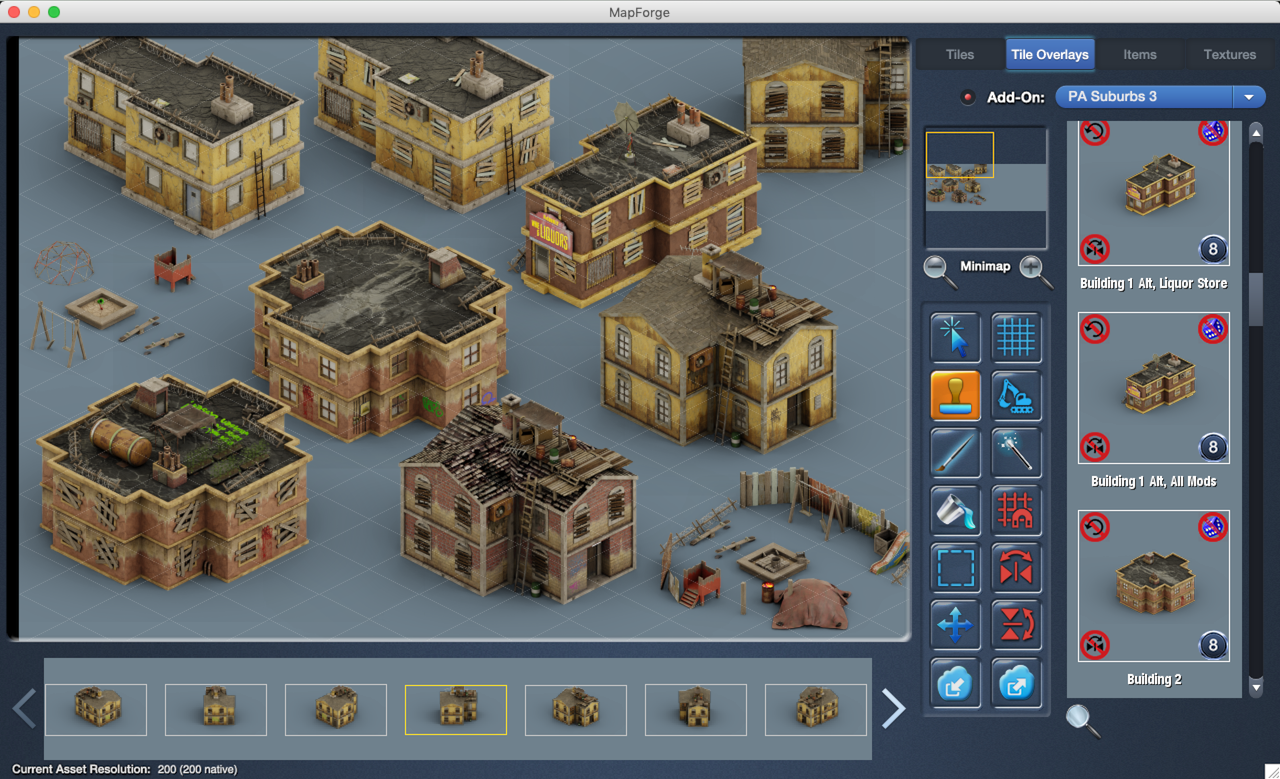Activate the dashed rectangle selection tool
Viewport: 1280px width, 779px height.
(x=955, y=568)
